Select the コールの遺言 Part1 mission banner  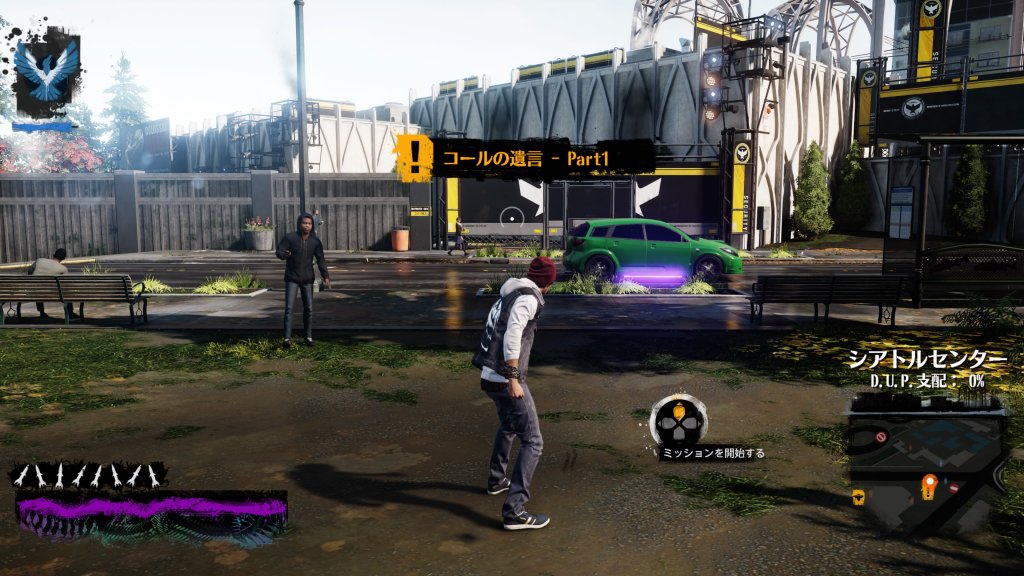click(524, 157)
